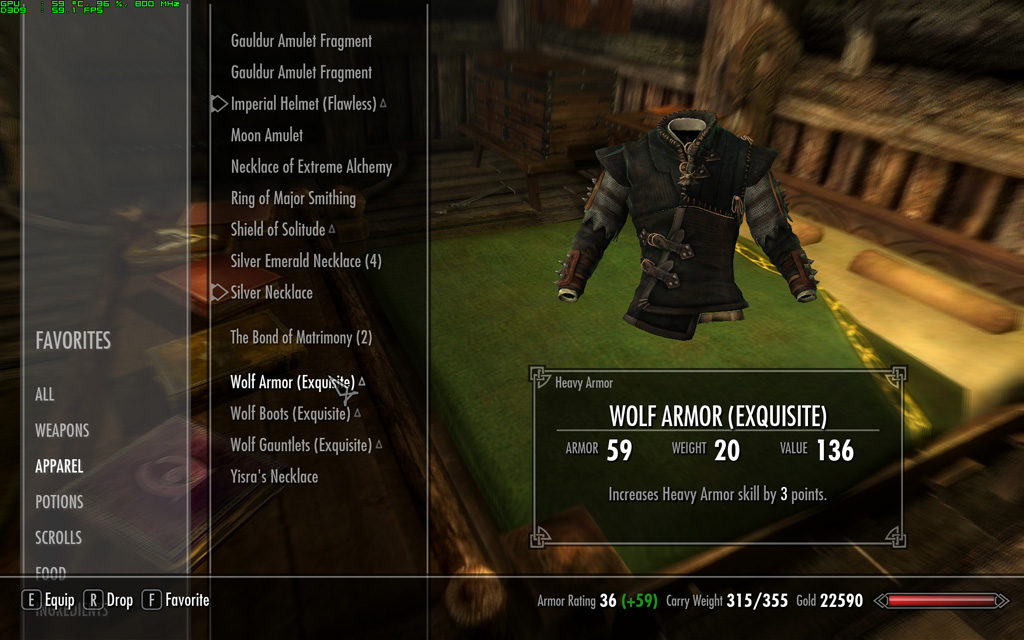Choose Wolf Boots (Exquisite)
The width and height of the screenshot is (1024, 640).
tap(290, 414)
